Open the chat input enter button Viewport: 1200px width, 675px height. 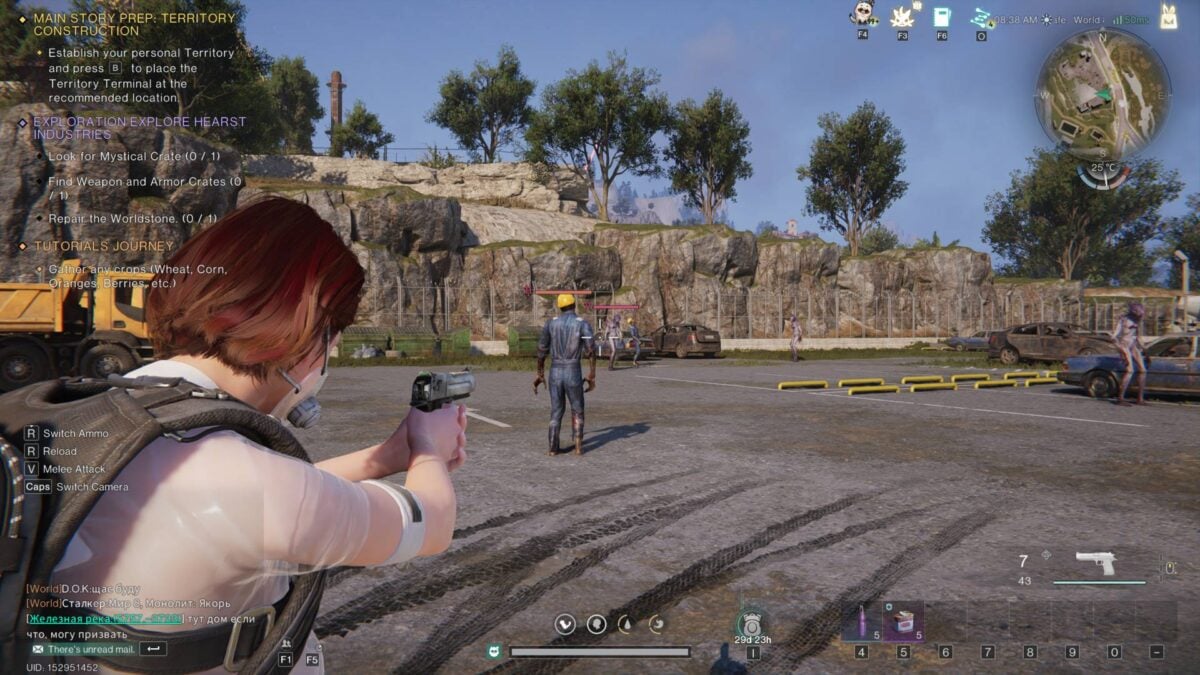point(153,649)
